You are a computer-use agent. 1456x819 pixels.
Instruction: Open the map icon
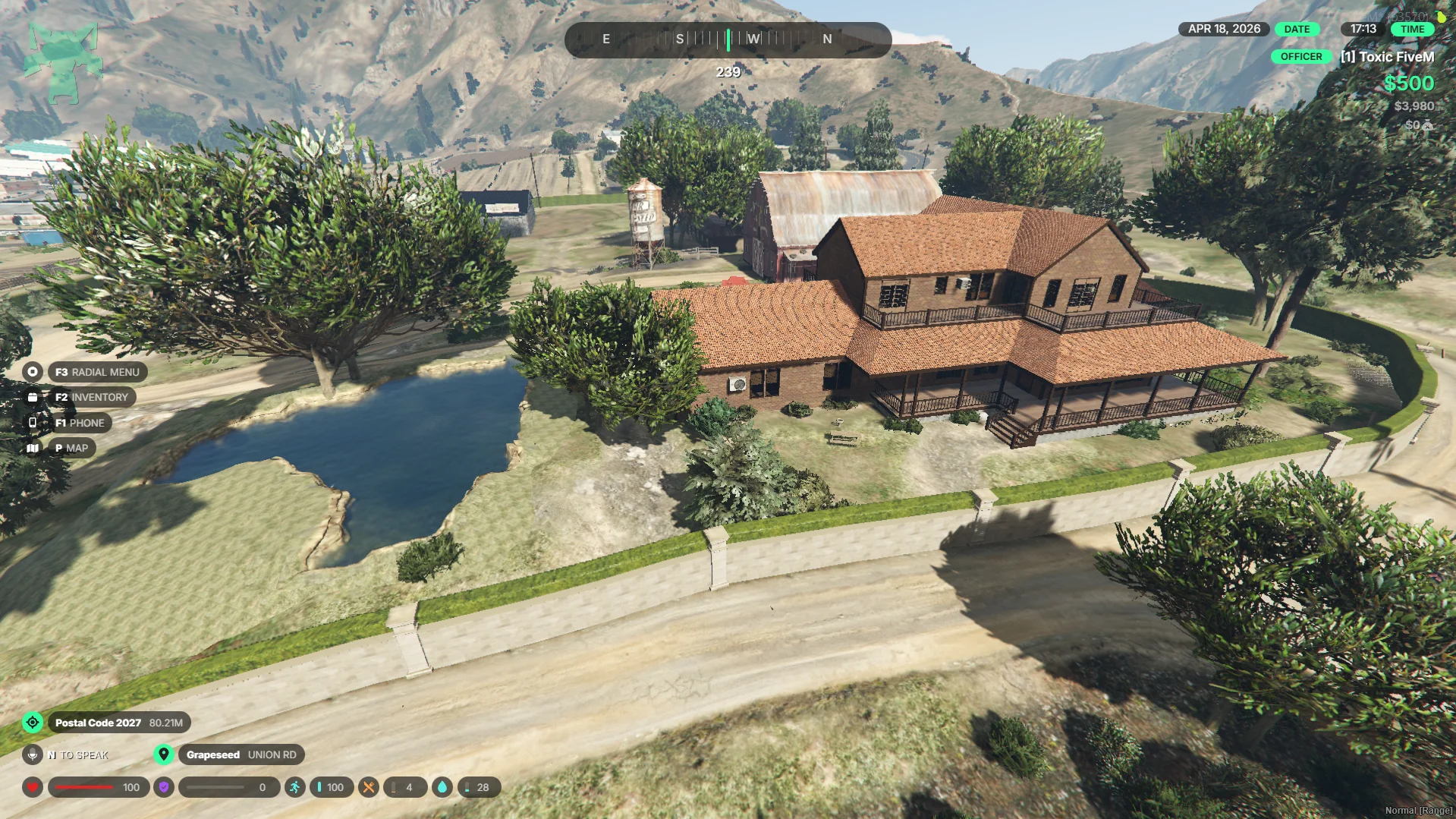[x=32, y=448]
